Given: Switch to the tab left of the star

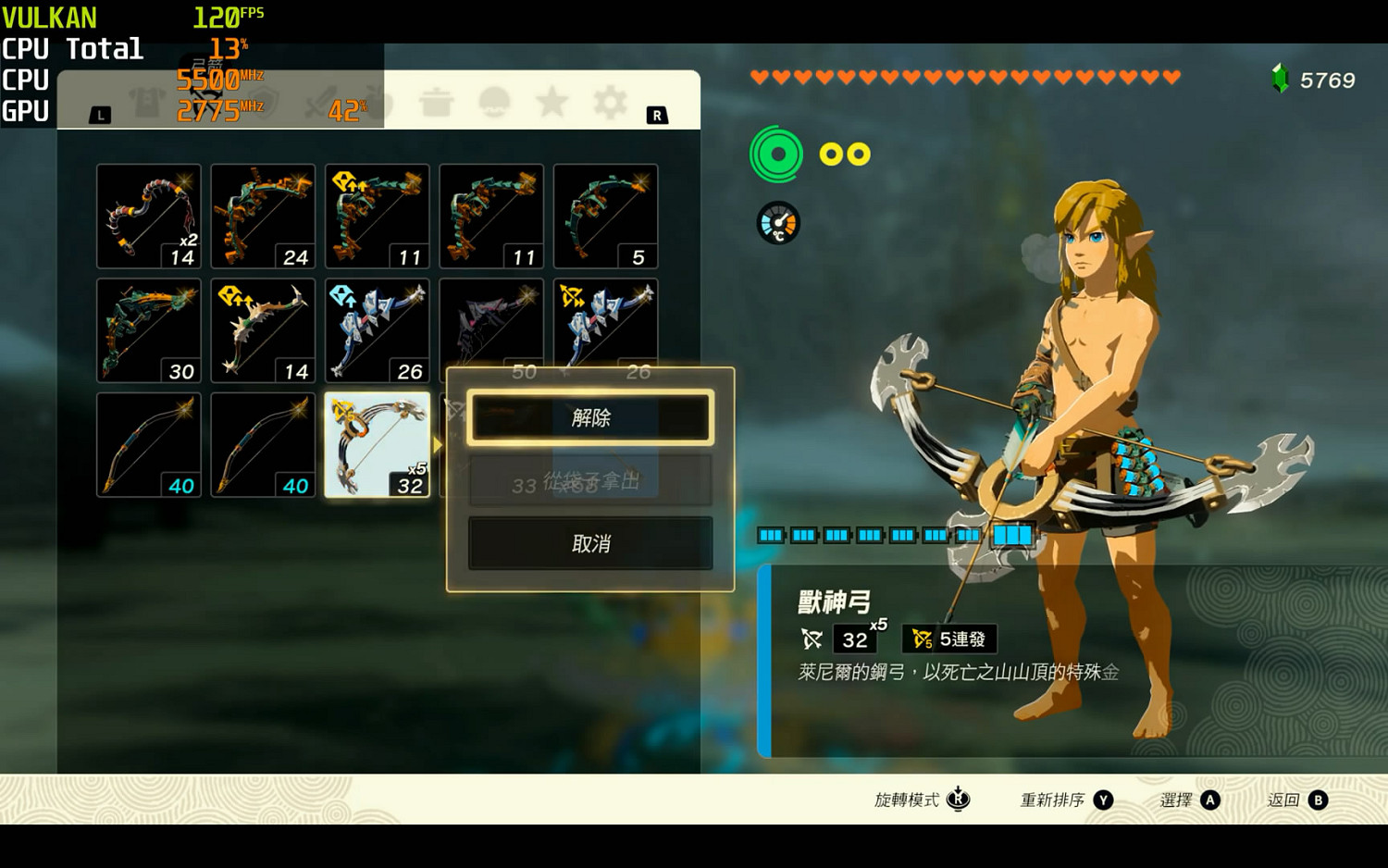Looking at the screenshot, I should pyautogui.click(x=494, y=102).
